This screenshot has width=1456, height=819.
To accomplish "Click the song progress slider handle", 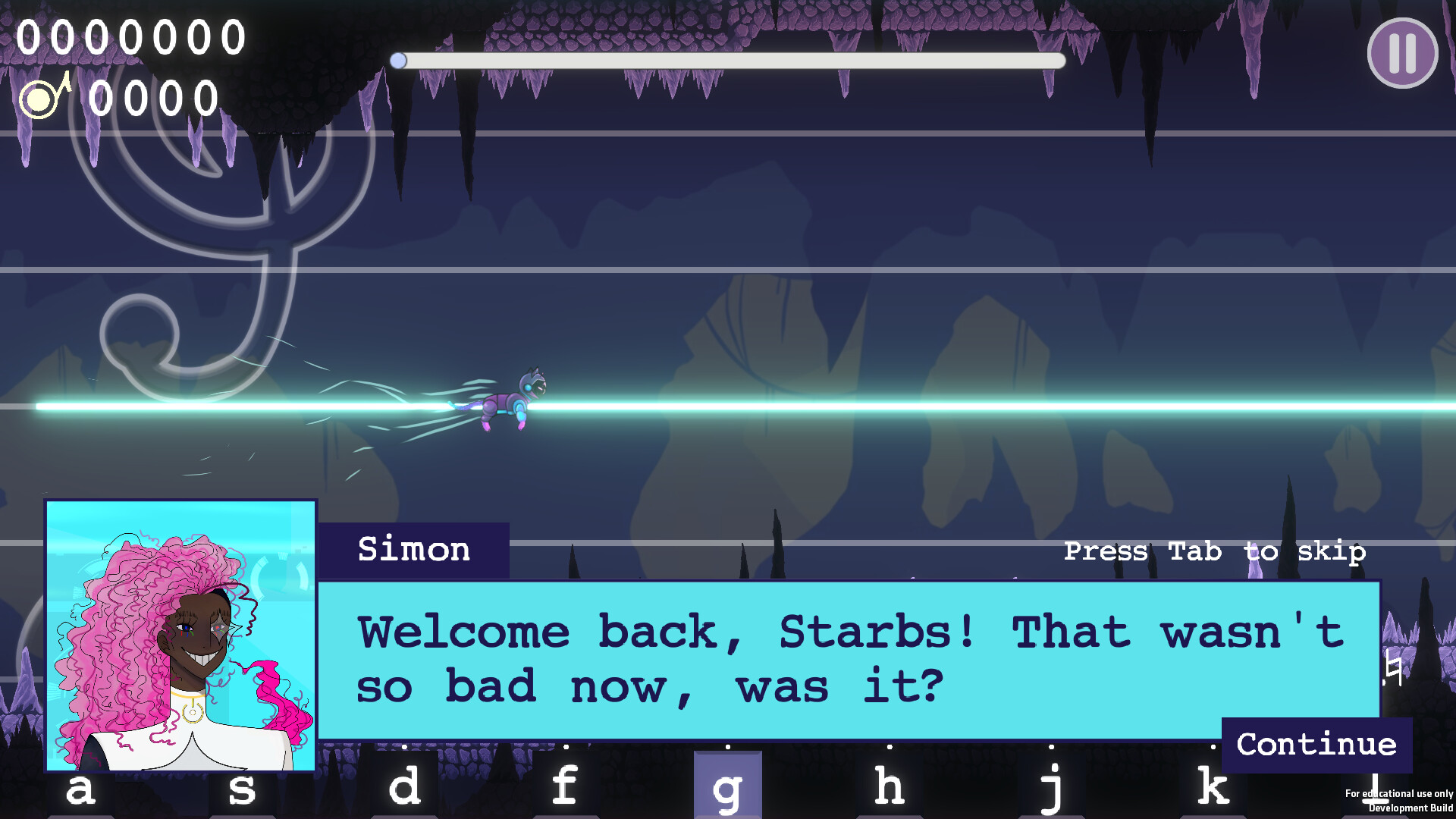I will click(x=397, y=59).
